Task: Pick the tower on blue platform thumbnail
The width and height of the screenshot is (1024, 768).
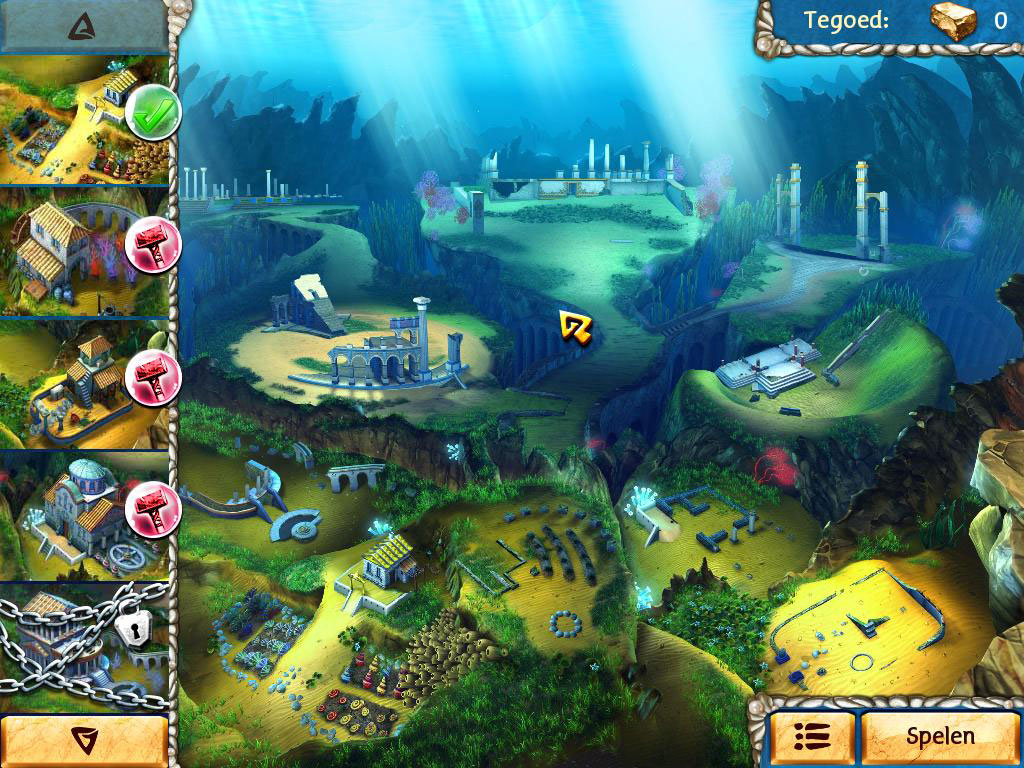Action: tap(85, 384)
